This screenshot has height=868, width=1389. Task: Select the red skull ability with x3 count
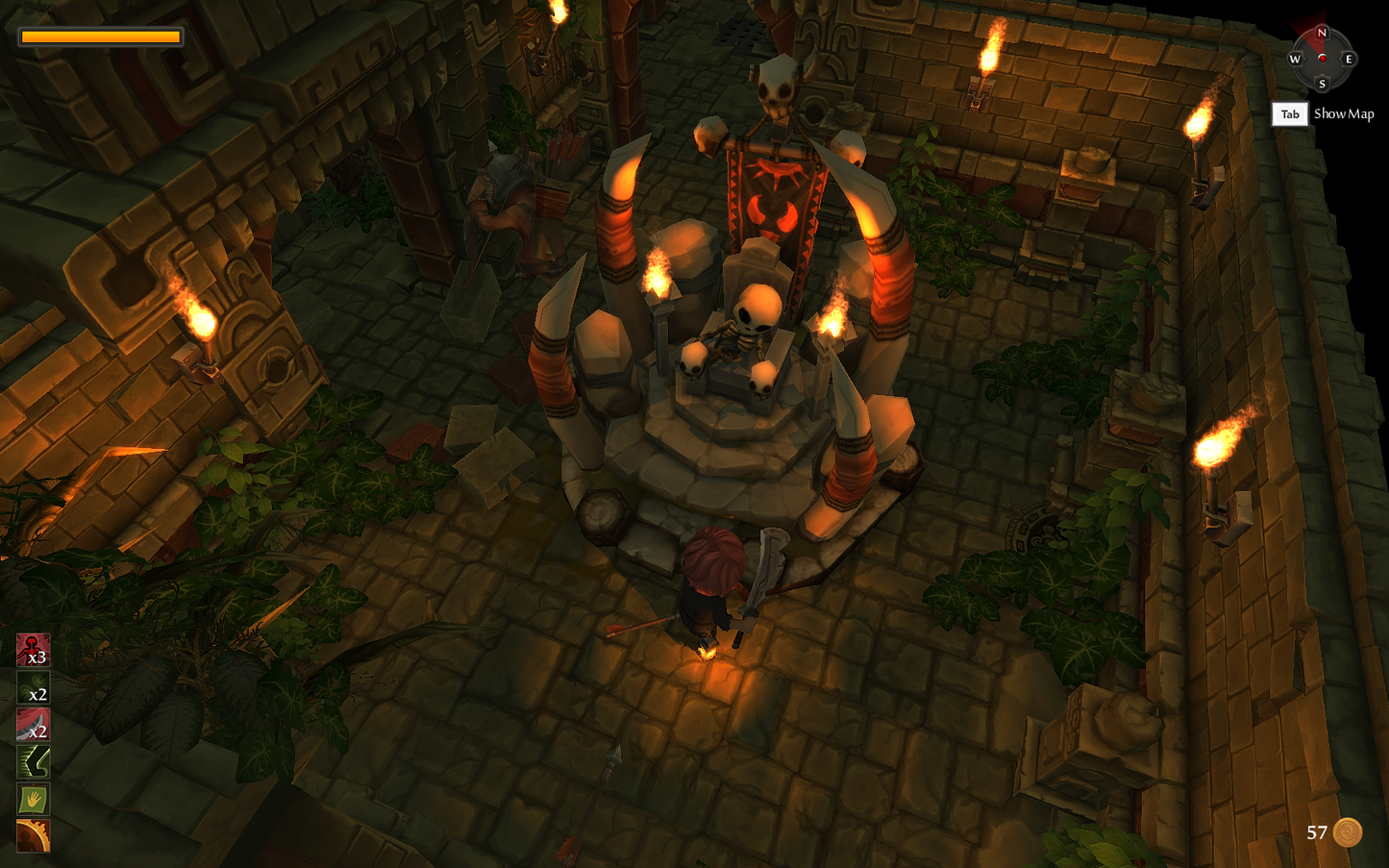point(31,650)
